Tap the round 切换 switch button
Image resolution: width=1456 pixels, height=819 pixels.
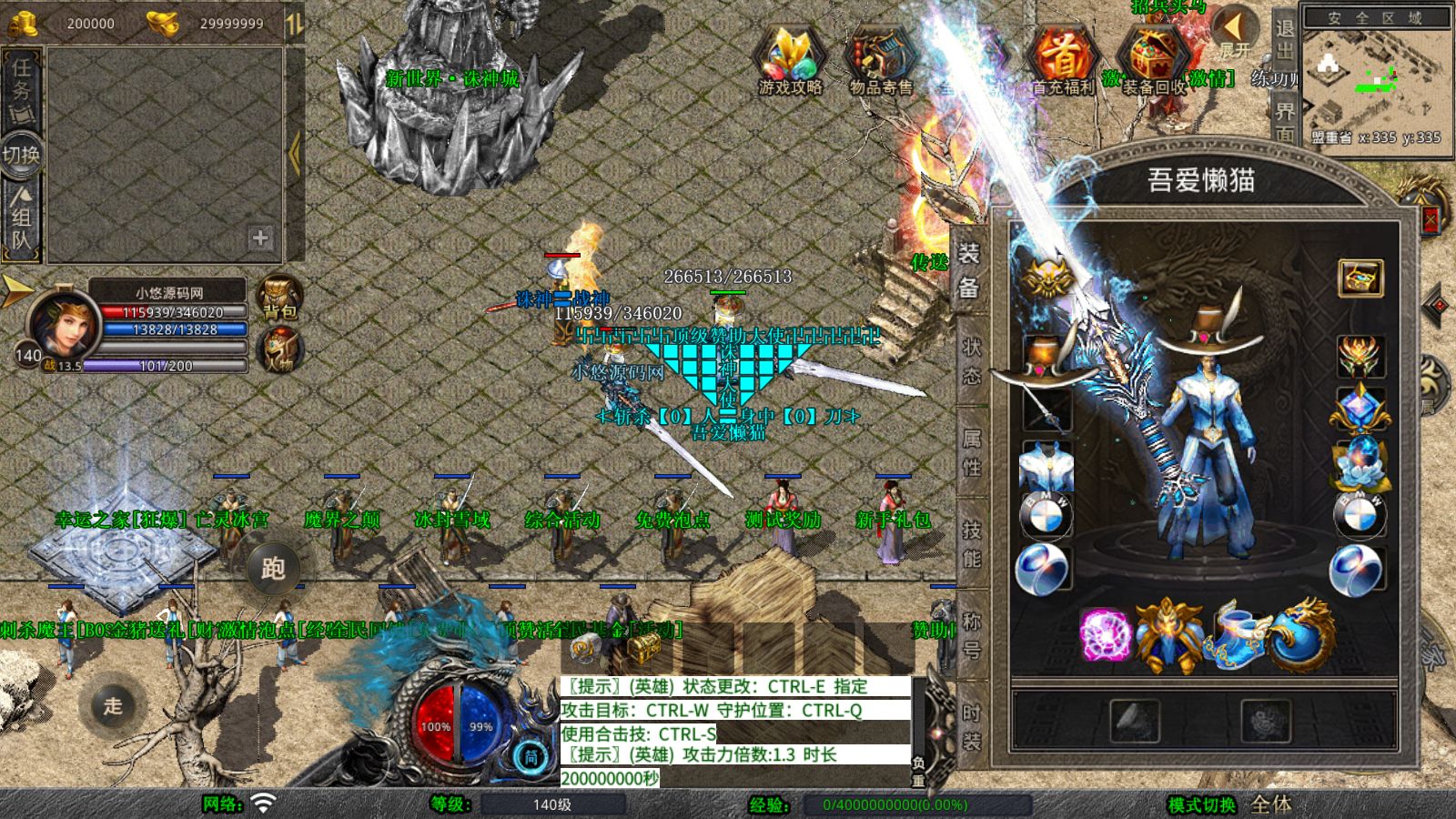coord(21,155)
